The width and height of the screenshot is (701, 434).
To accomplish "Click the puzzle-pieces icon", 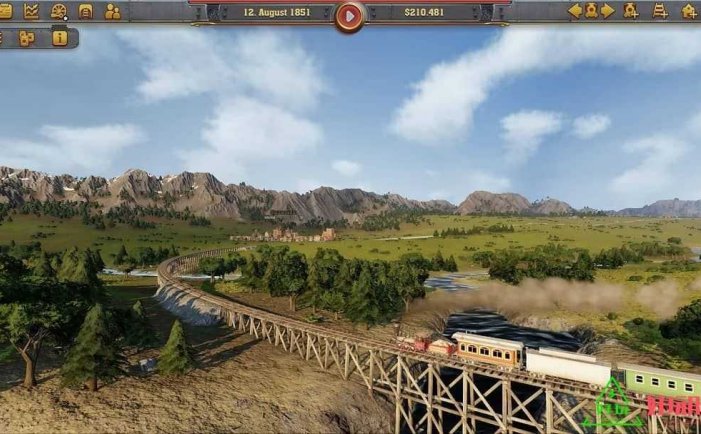I will [x=27, y=38].
